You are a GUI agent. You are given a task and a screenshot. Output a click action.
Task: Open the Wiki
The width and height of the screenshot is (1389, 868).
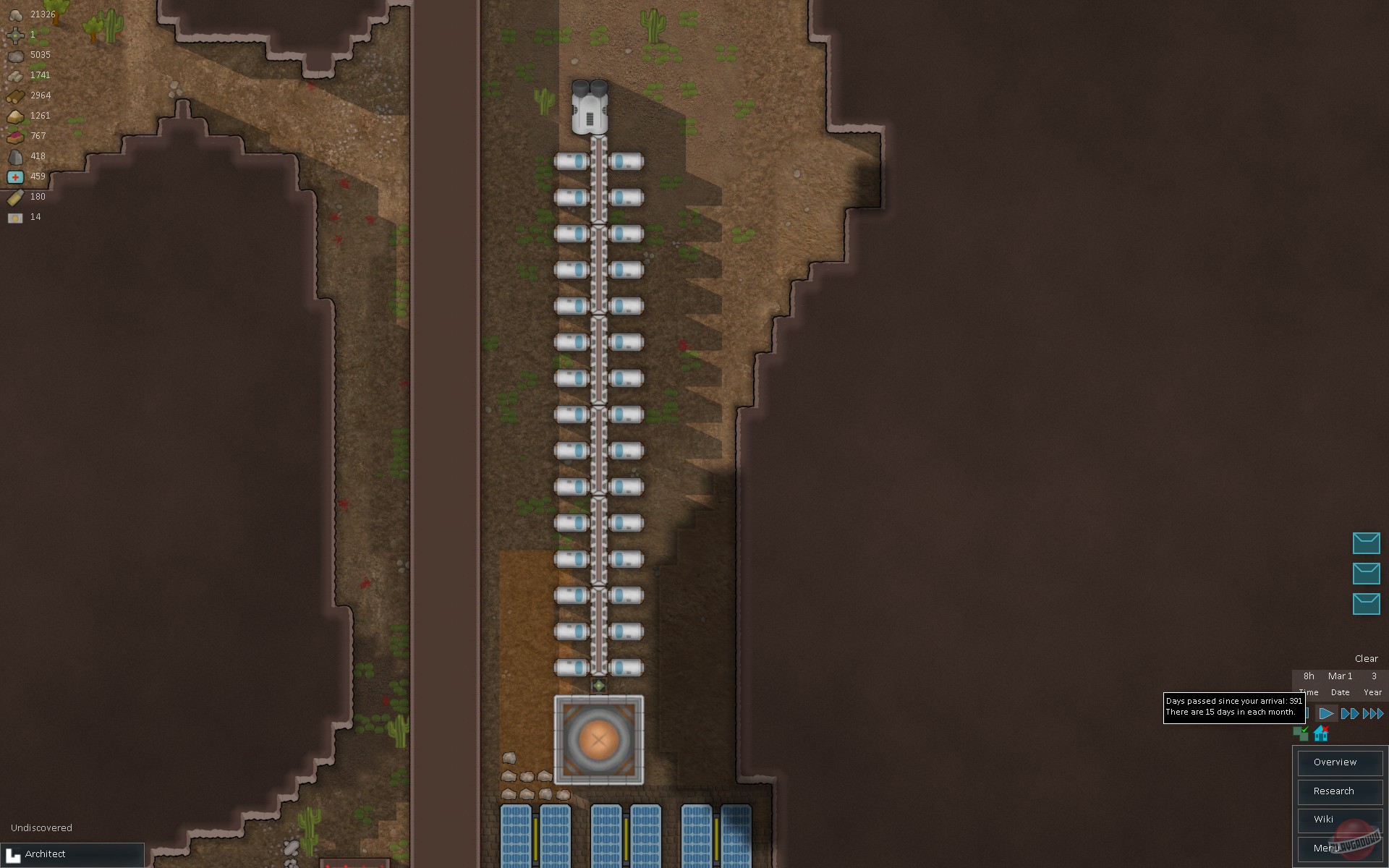[x=1339, y=820]
